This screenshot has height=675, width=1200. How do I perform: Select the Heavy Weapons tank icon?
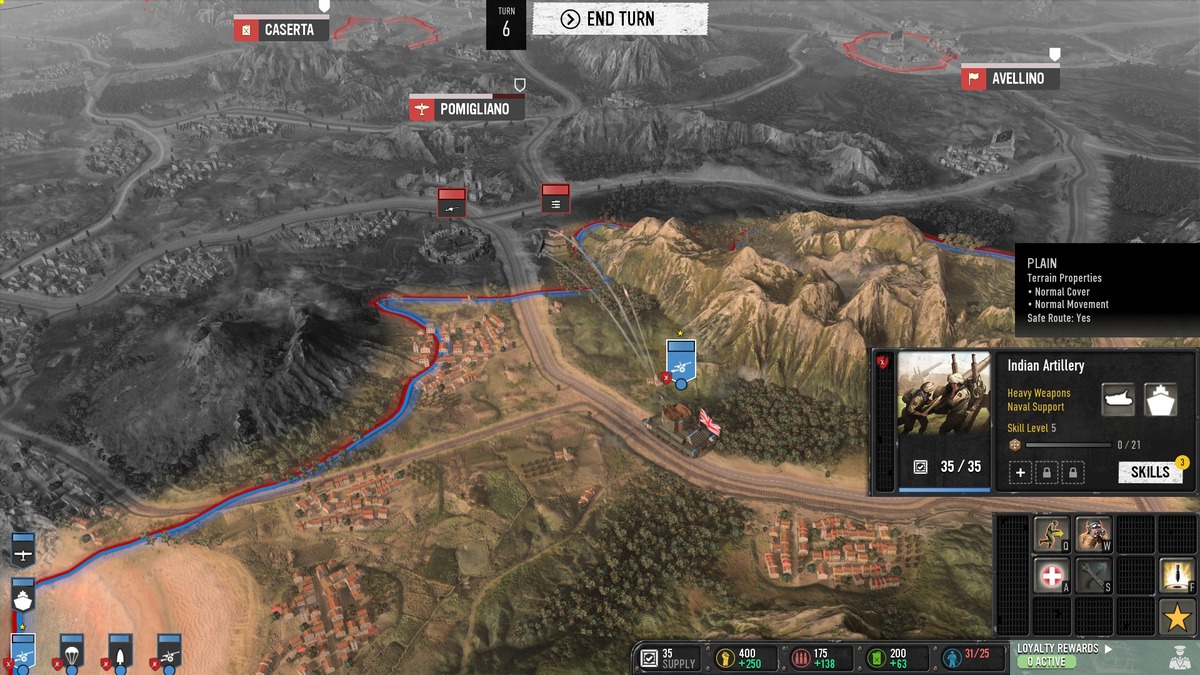[x=1118, y=399]
